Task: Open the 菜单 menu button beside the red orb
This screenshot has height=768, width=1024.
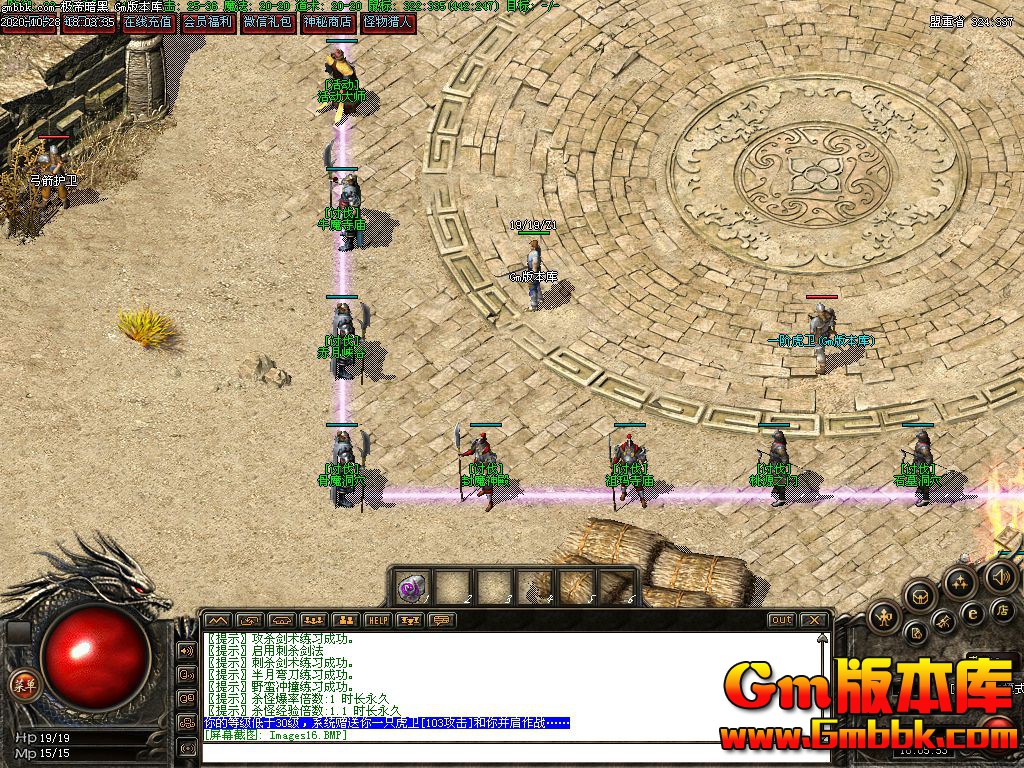Action: [23, 685]
